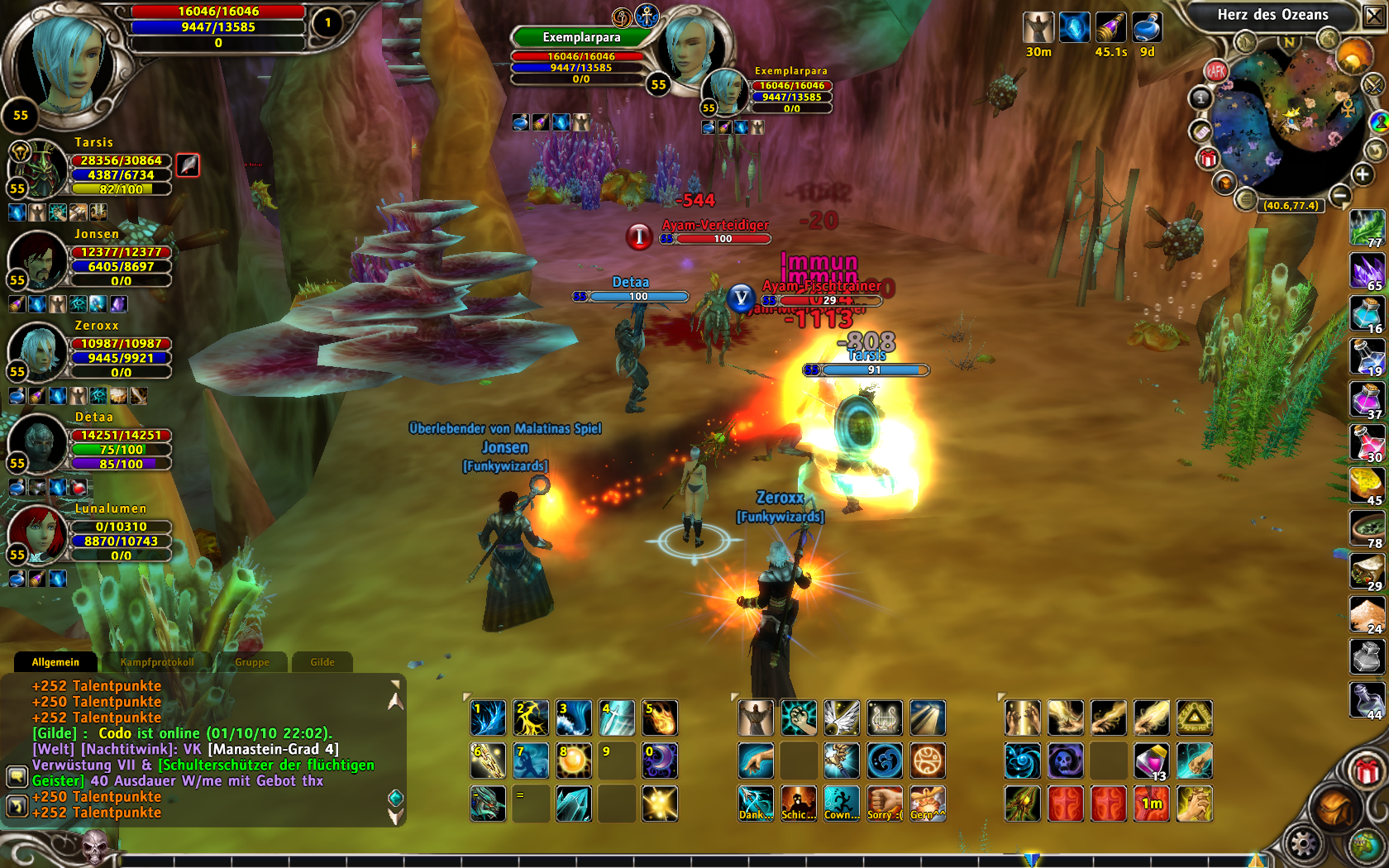This screenshot has width=1389, height=868.
Task: Zoom out the minimap with minus button
Action: coord(1340,195)
